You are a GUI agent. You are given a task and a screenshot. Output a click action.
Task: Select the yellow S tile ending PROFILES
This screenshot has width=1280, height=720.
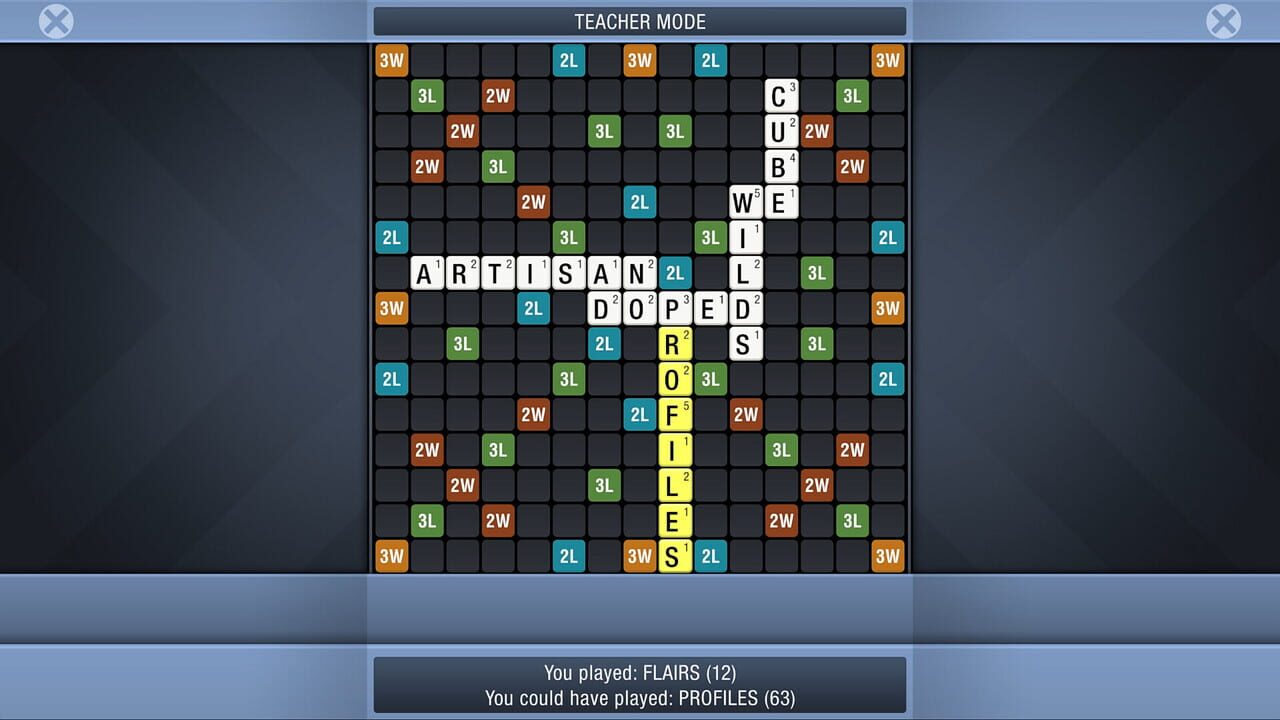tap(675, 556)
